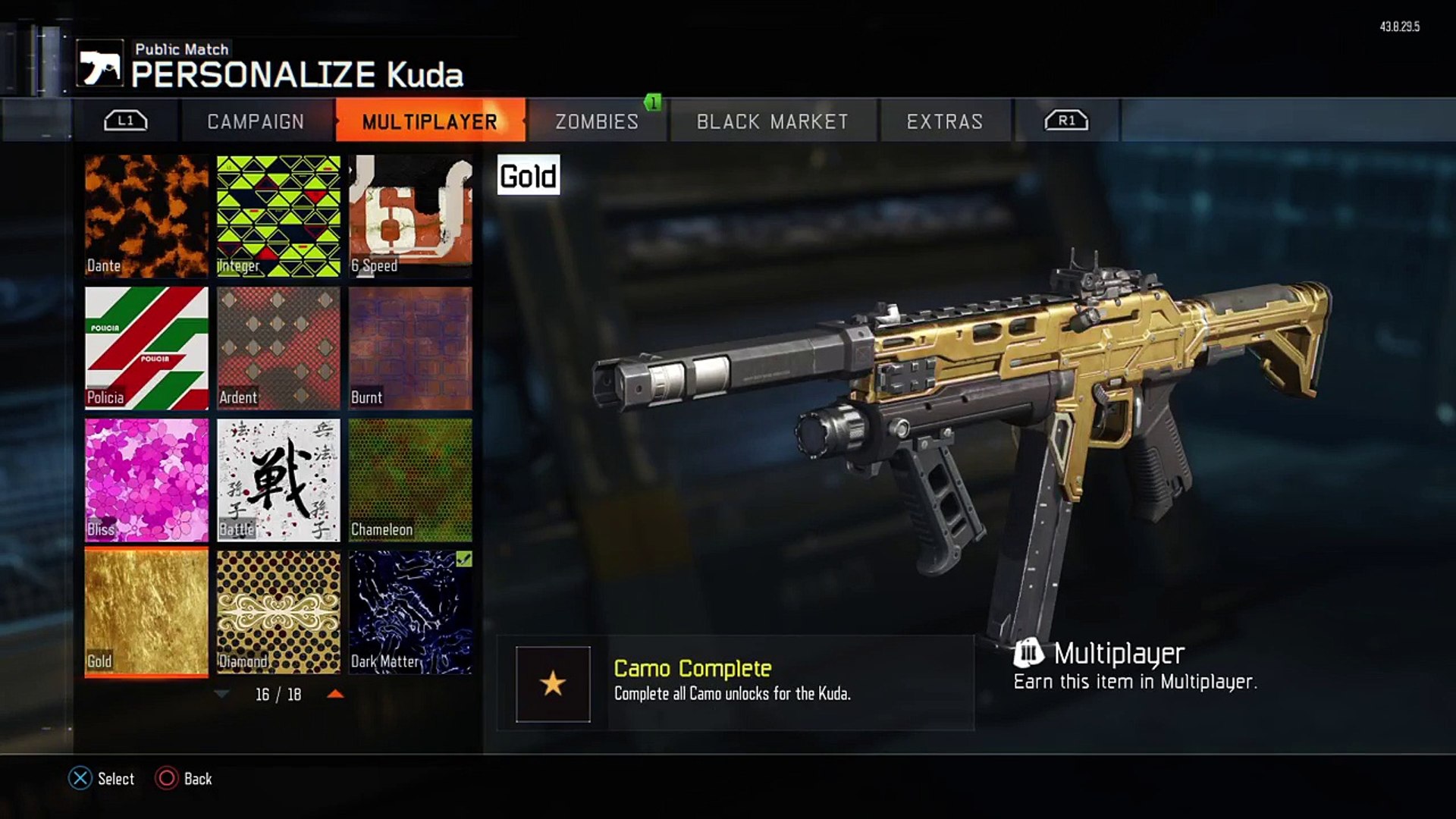Select the Burnt camo tile
The height and width of the screenshot is (819, 1456).
click(x=410, y=348)
